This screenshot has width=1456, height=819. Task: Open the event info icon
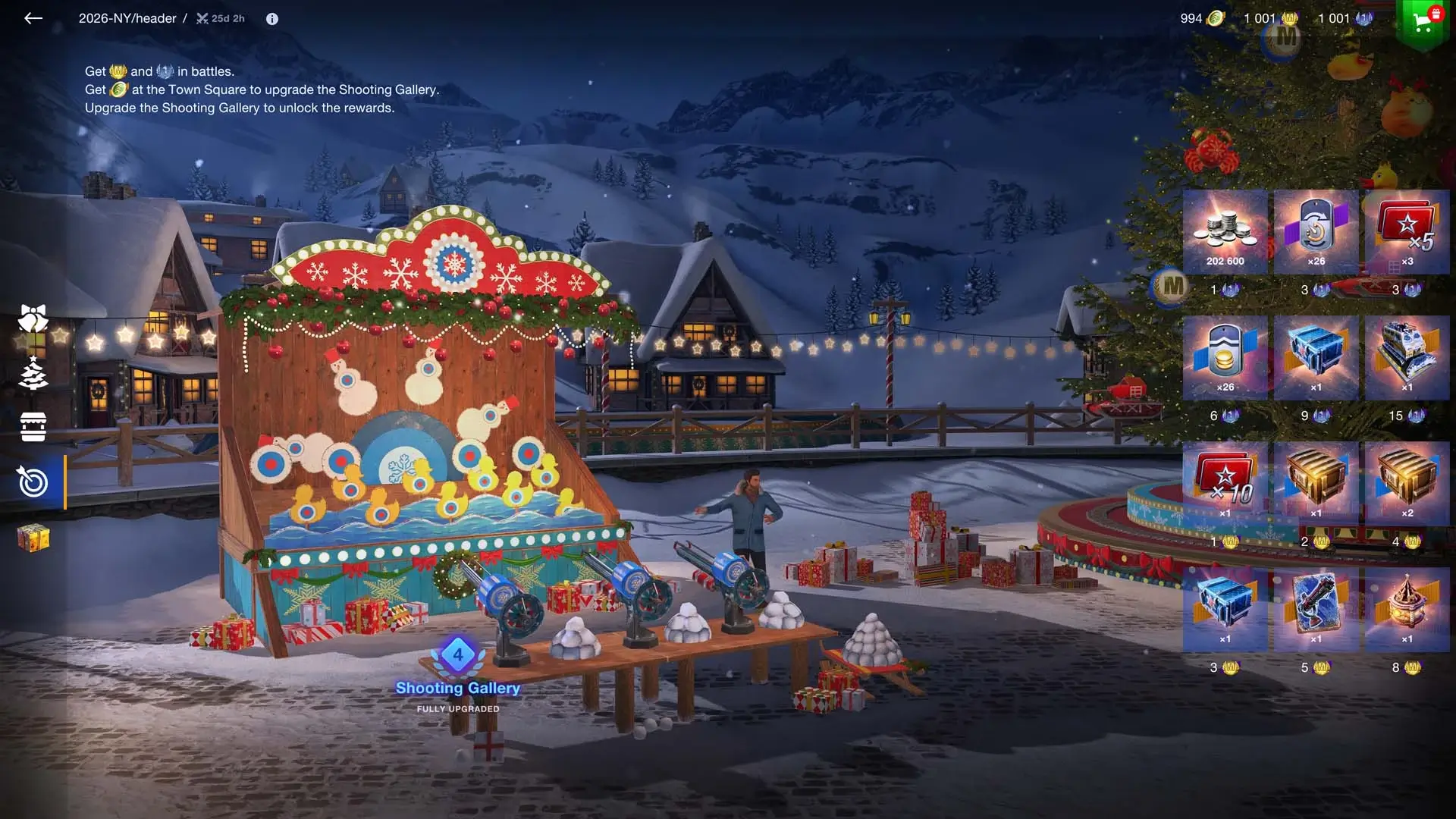(272, 19)
